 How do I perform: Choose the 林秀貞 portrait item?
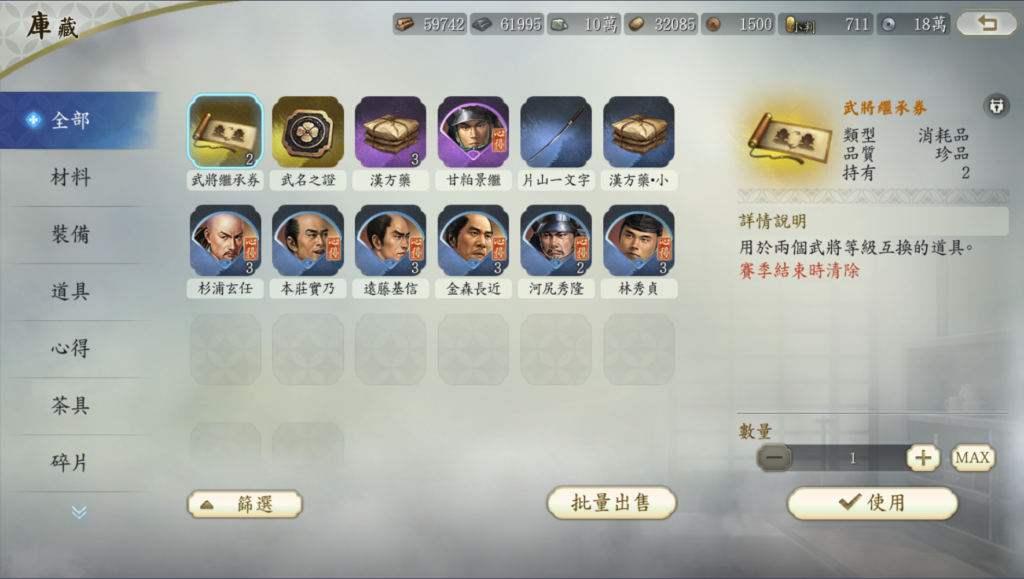point(639,240)
